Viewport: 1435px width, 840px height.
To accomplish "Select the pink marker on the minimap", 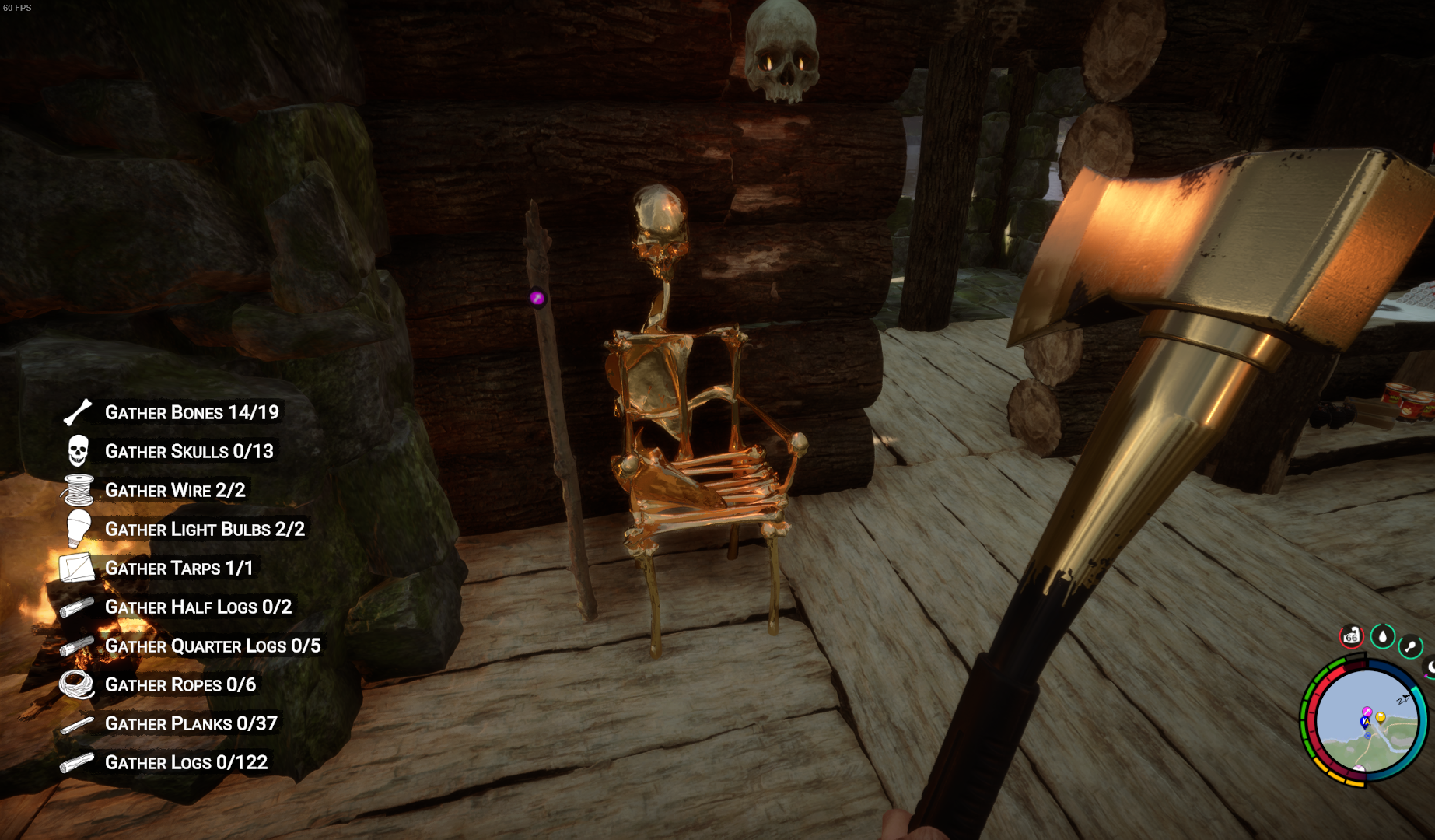I will click(x=1367, y=712).
